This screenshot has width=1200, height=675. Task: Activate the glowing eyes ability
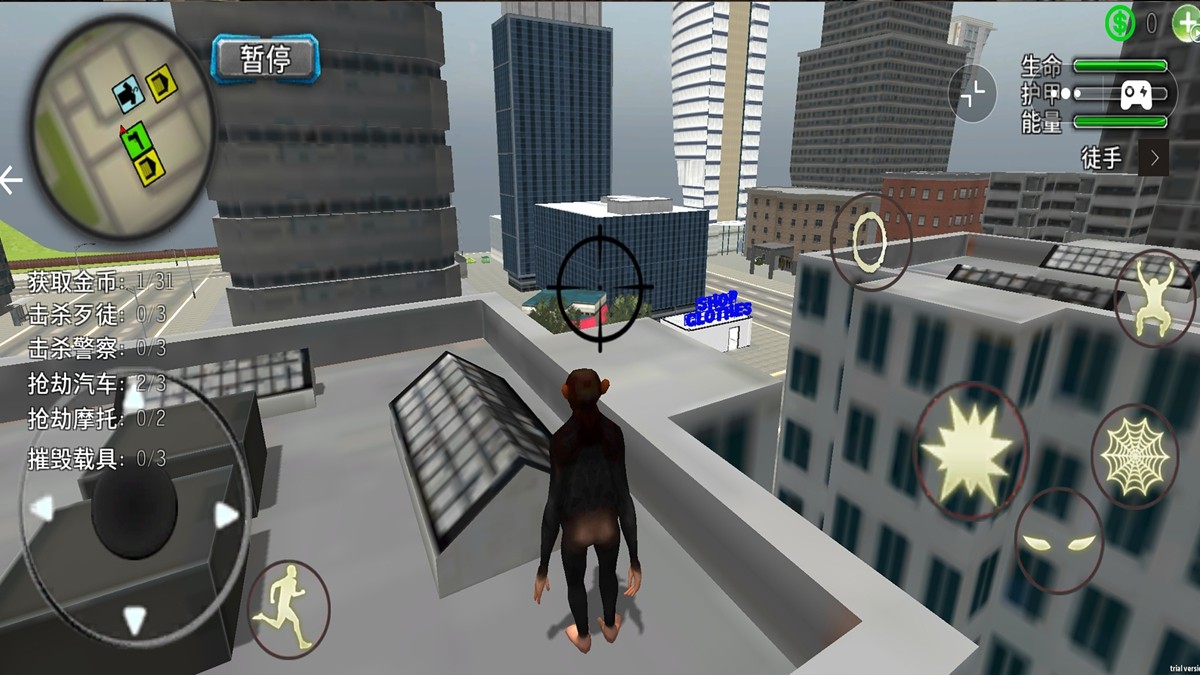click(1058, 543)
